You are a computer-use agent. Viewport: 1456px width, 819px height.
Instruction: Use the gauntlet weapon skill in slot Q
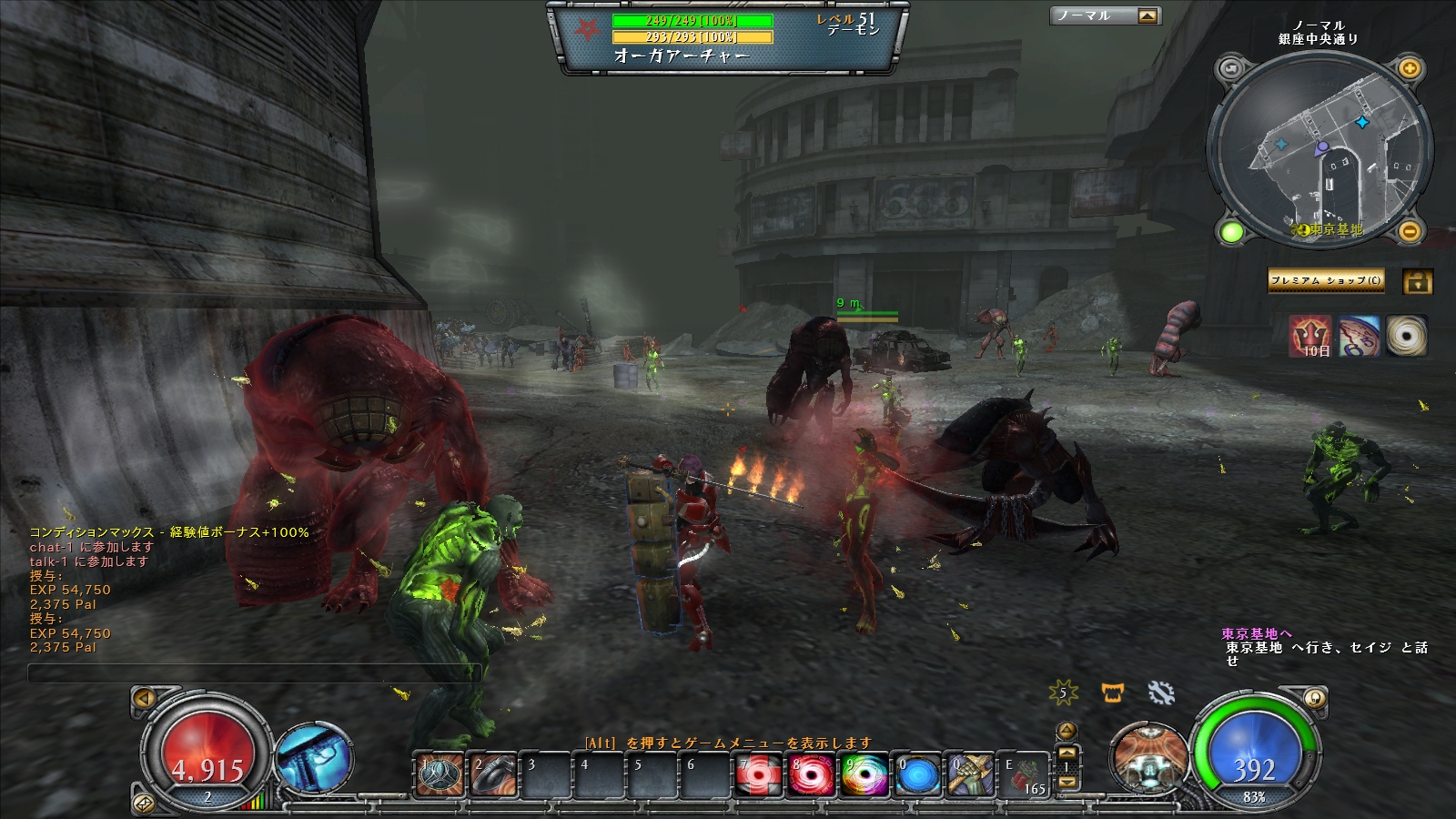click(x=969, y=775)
